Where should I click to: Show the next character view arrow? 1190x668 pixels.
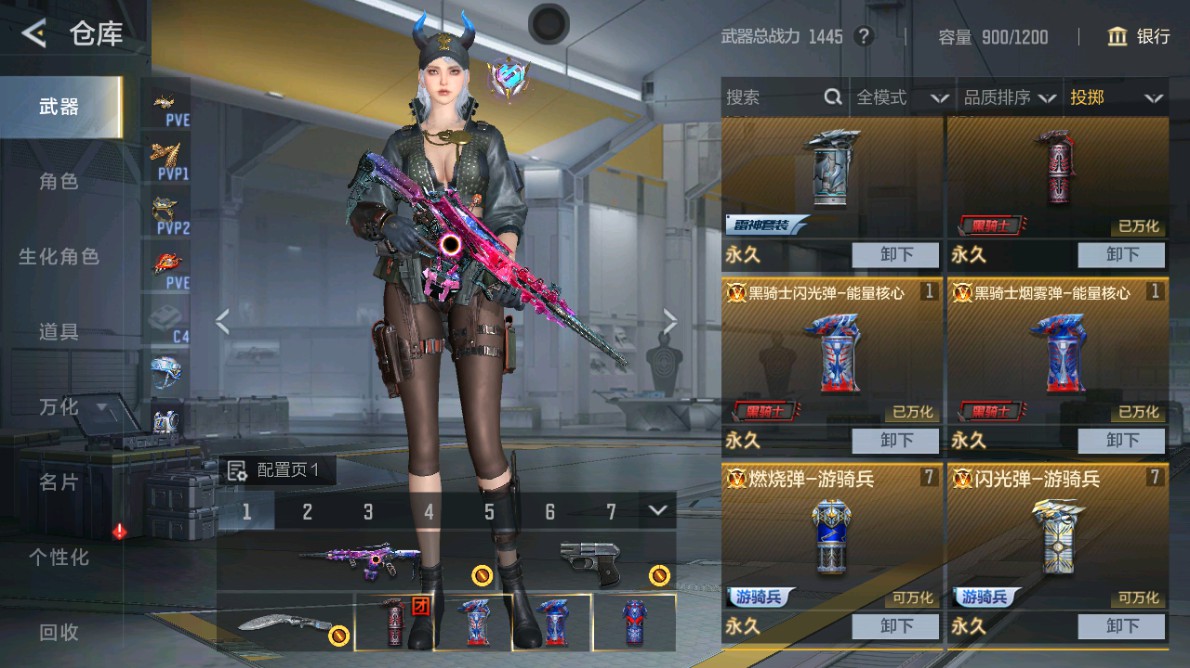(x=670, y=321)
